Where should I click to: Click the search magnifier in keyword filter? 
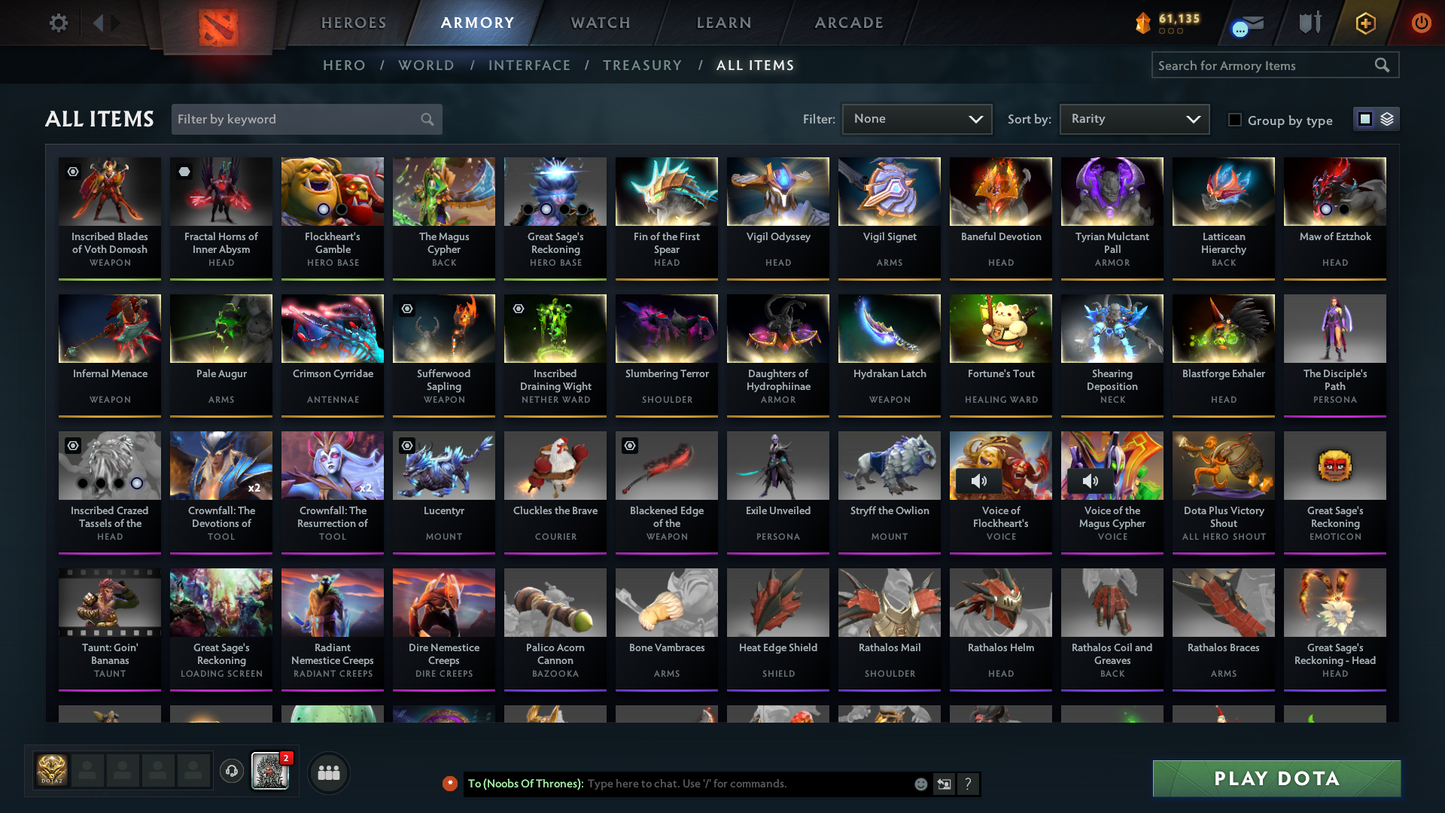point(427,118)
